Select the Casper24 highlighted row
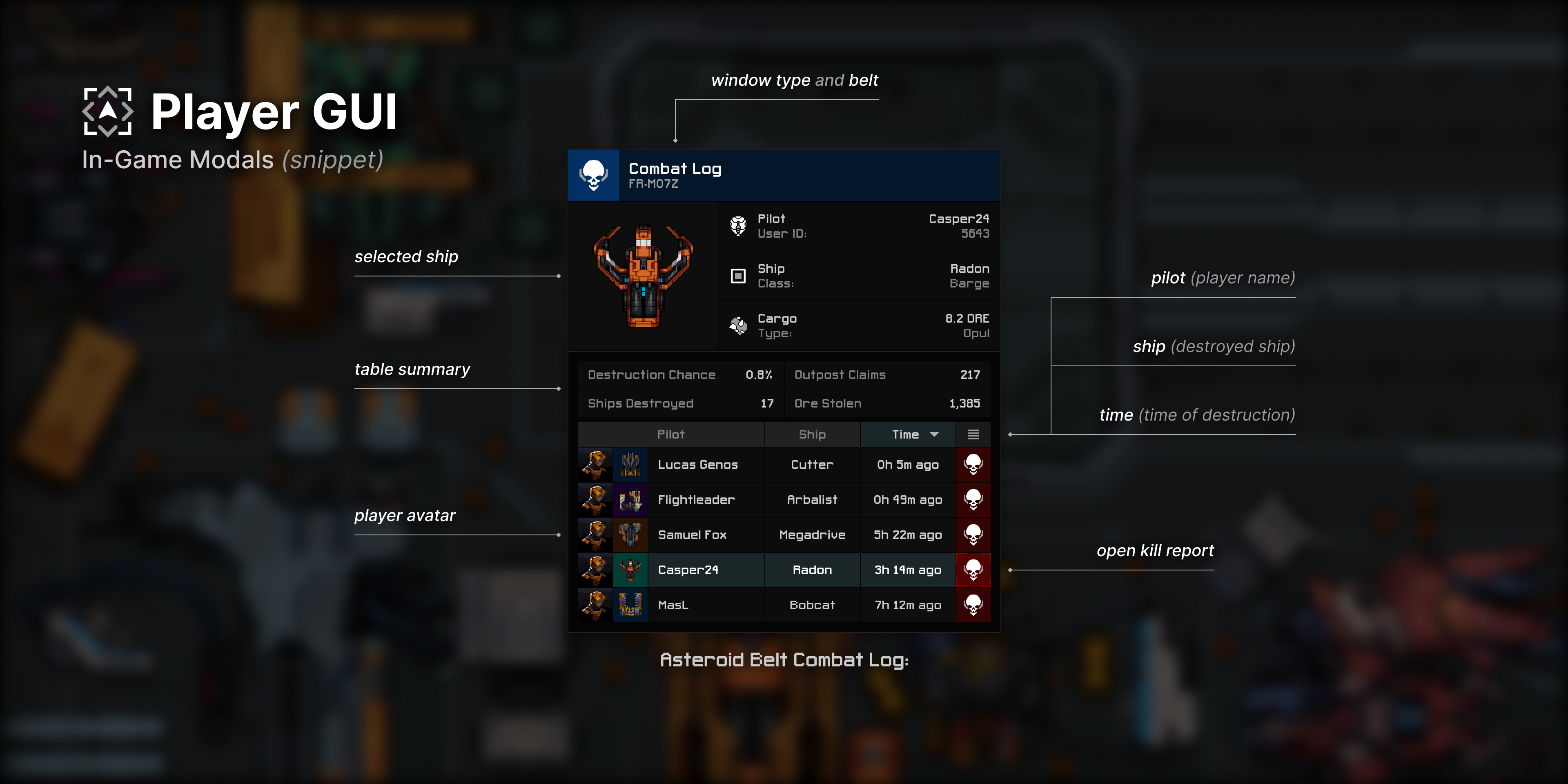Image resolution: width=1568 pixels, height=784 pixels. click(x=706, y=570)
